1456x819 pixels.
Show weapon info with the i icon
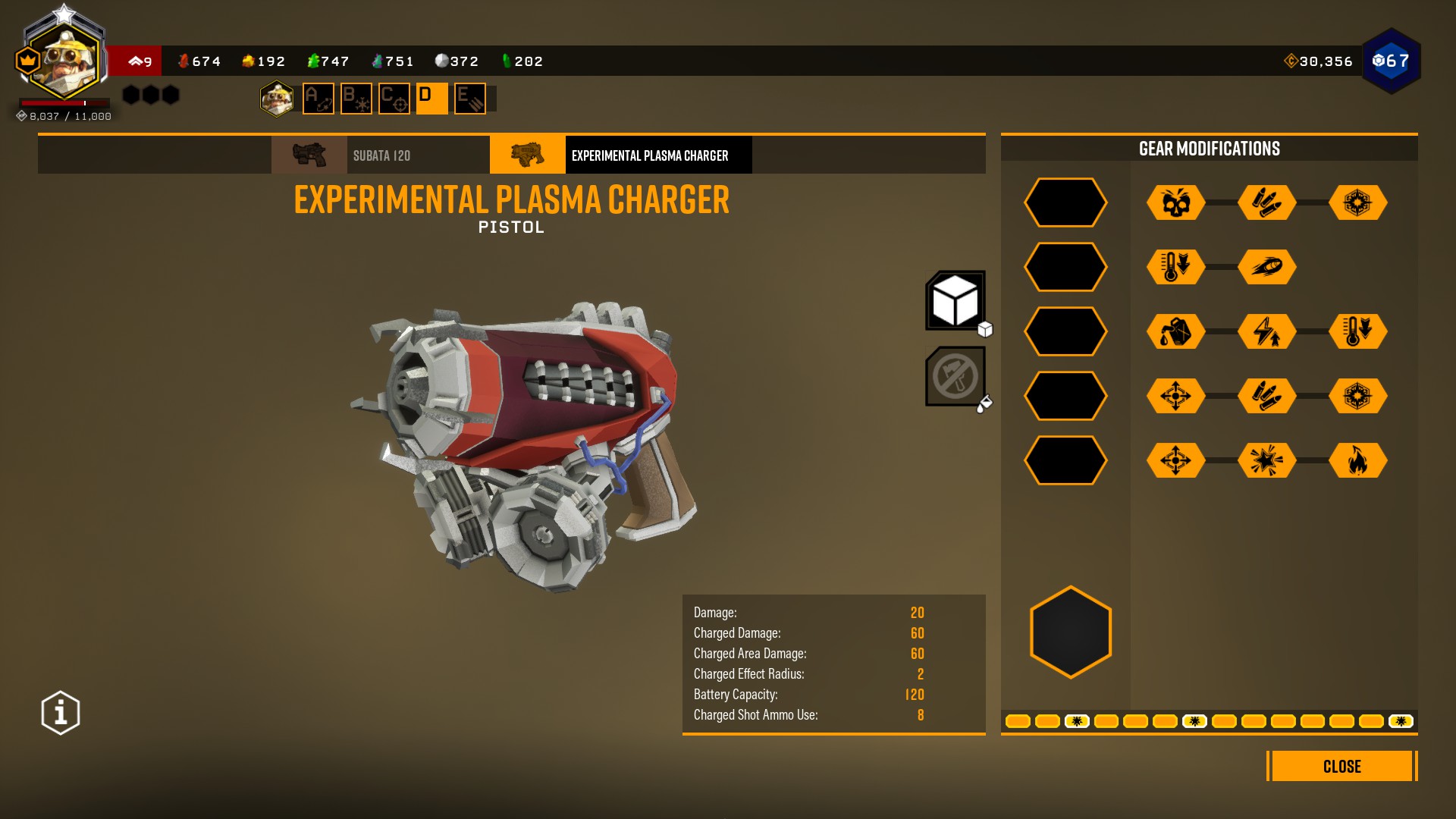pyautogui.click(x=61, y=713)
